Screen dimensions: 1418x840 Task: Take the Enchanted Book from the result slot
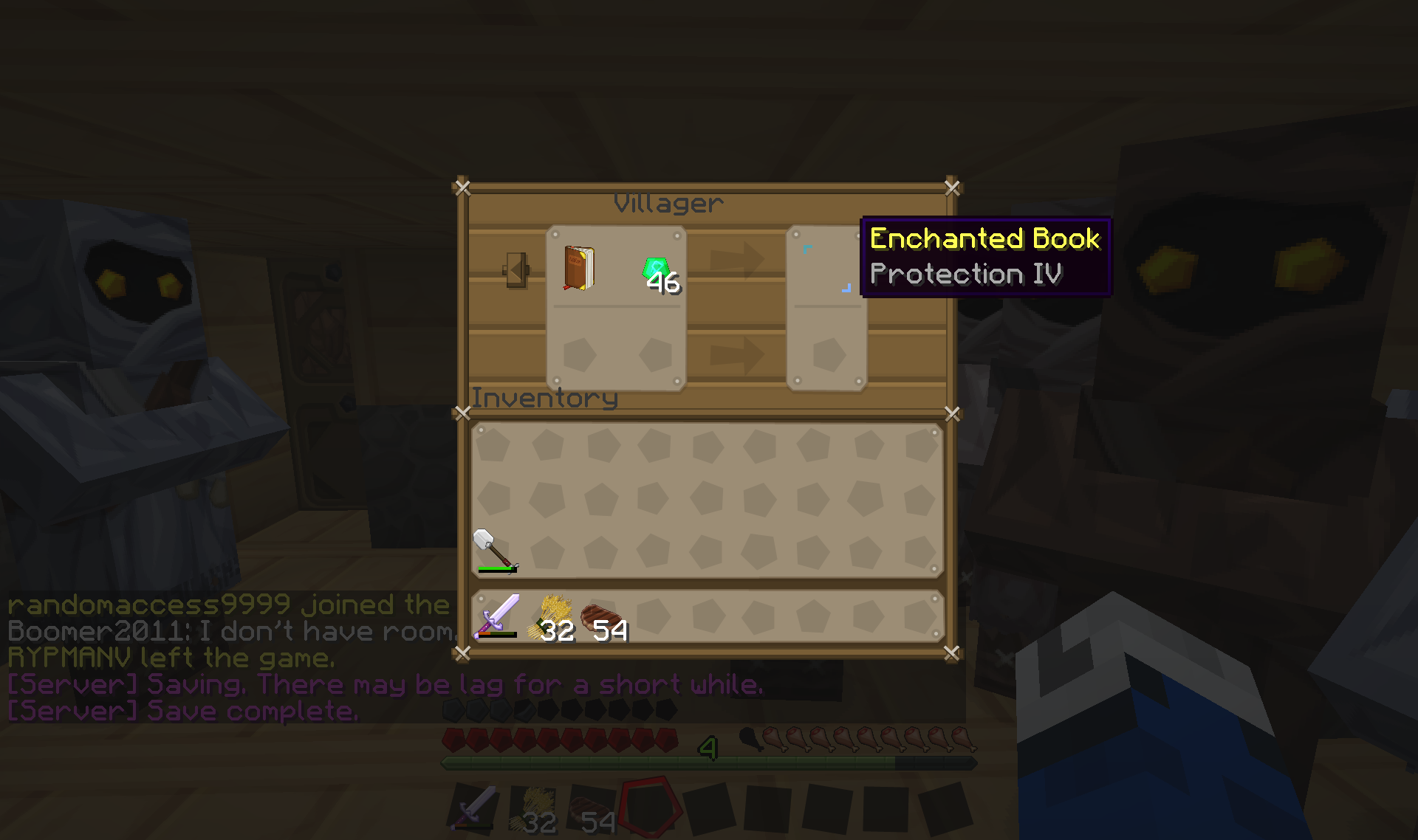[826, 269]
